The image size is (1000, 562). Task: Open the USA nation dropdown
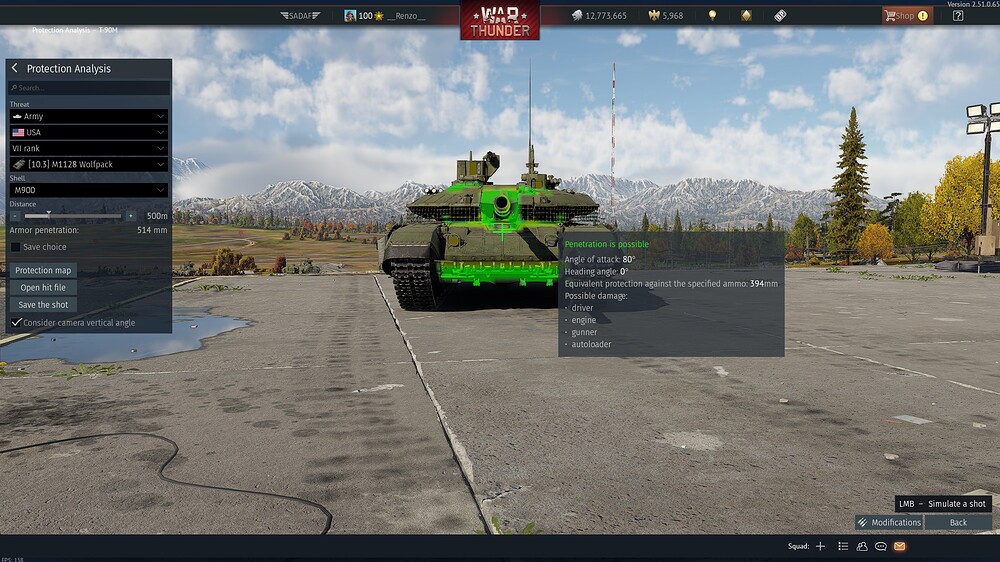(88, 132)
